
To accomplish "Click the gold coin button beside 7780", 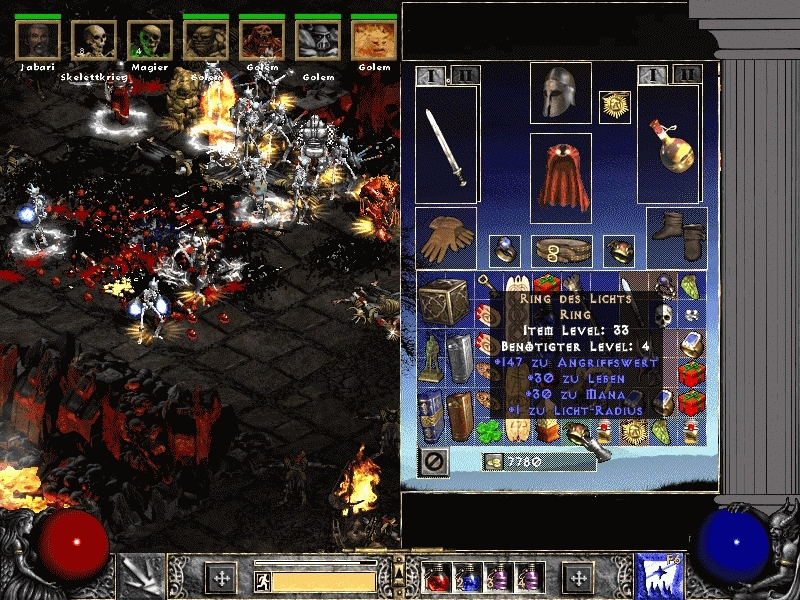I will coord(492,461).
